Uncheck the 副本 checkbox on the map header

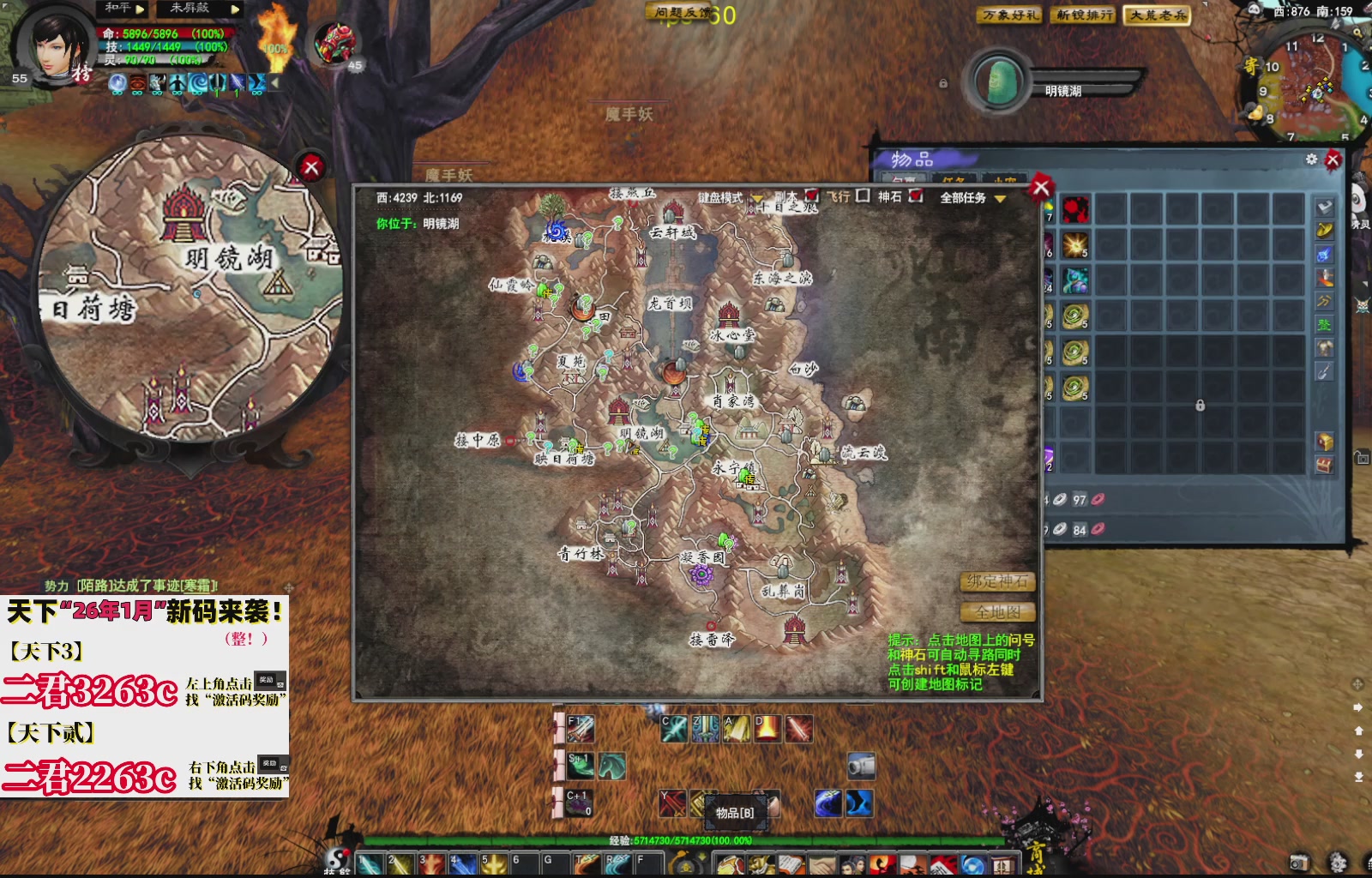tap(812, 196)
